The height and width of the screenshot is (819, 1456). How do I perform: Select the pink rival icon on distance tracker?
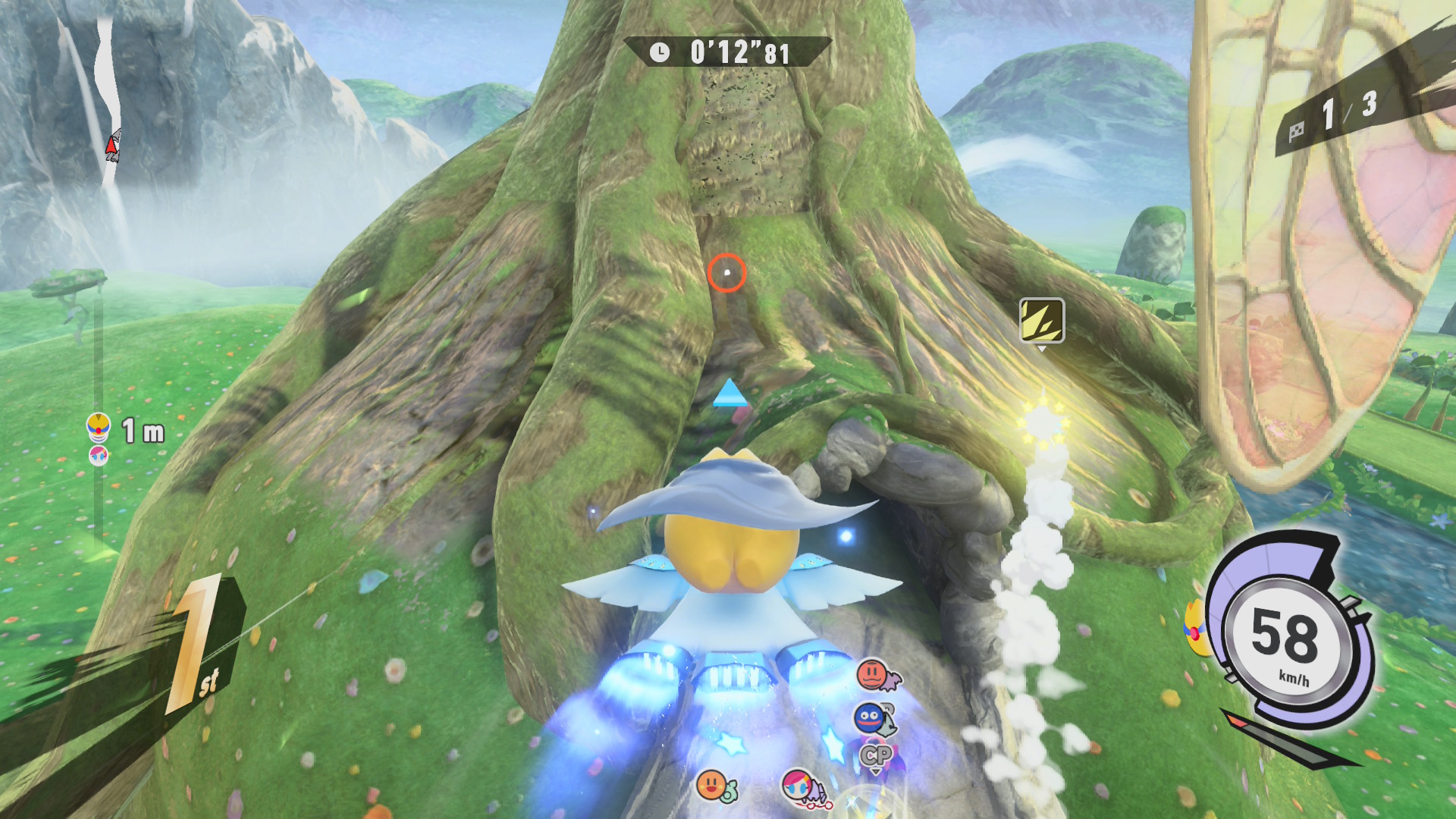click(99, 455)
